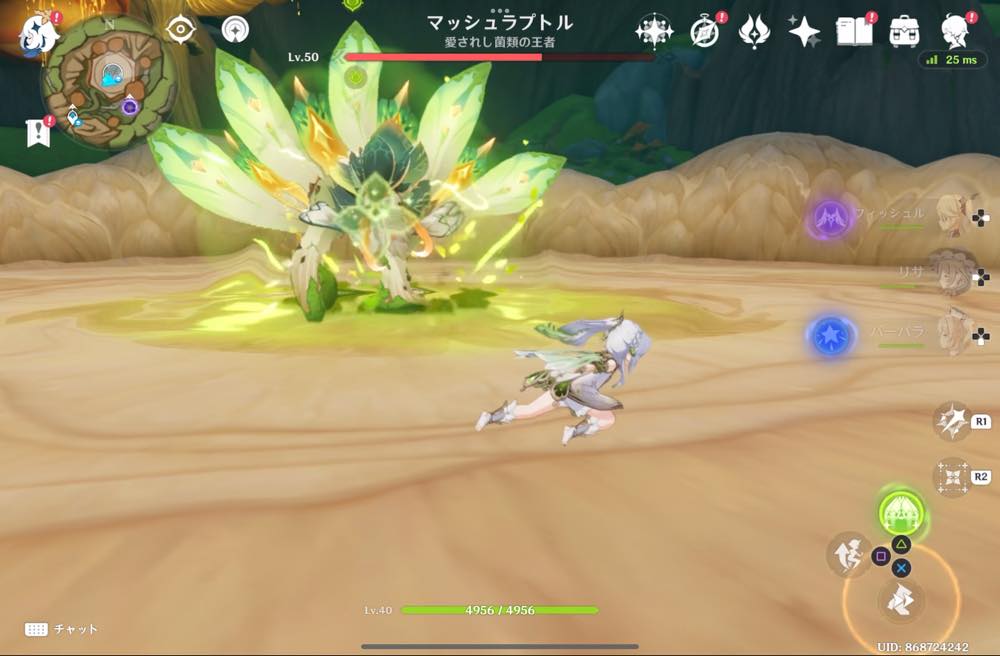Trigger バーバラ's blue elemental burst
The height and width of the screenshot is (656, 1000).
click(x=829, y=337)
